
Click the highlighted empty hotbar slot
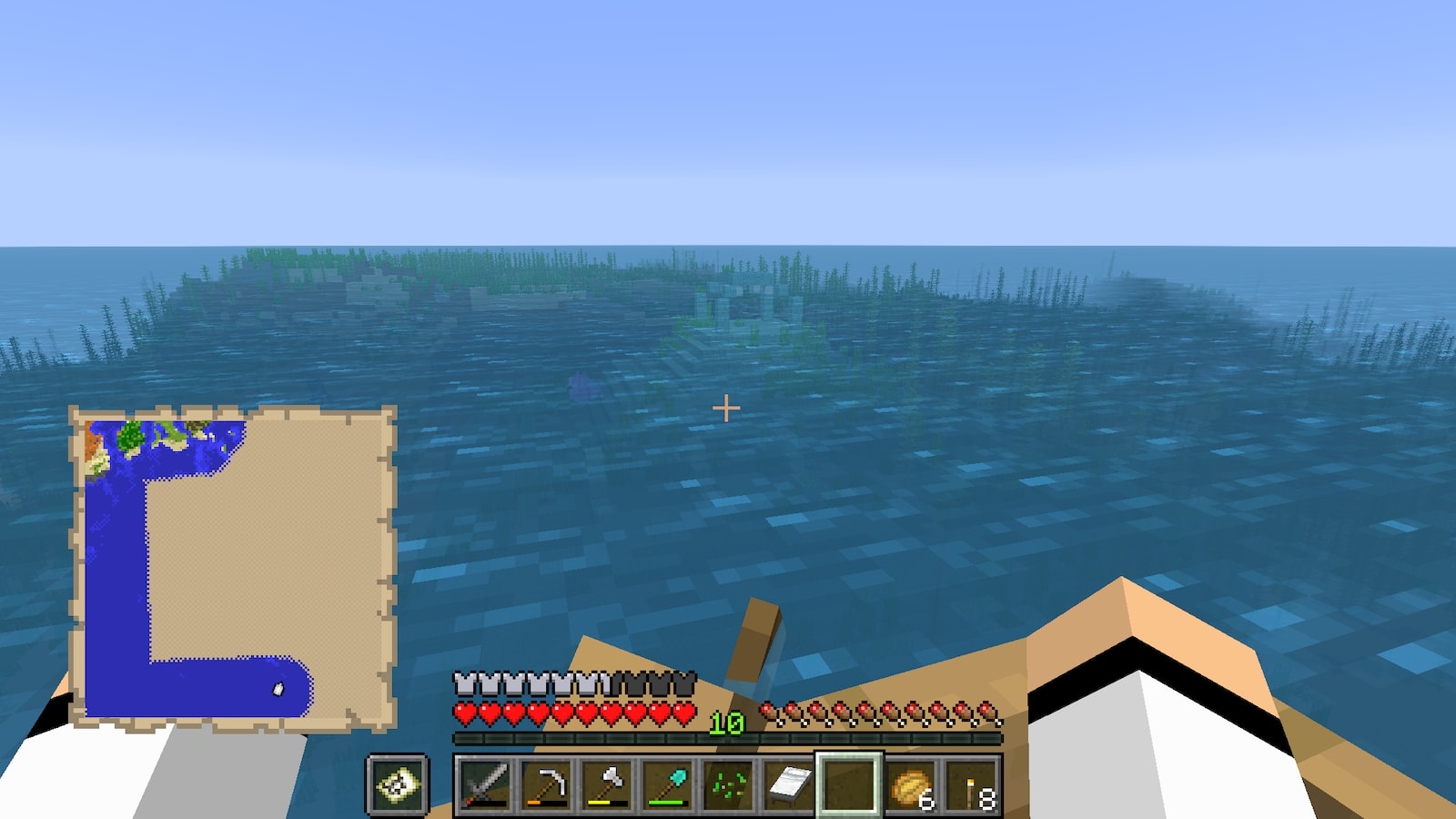point(848,784)
